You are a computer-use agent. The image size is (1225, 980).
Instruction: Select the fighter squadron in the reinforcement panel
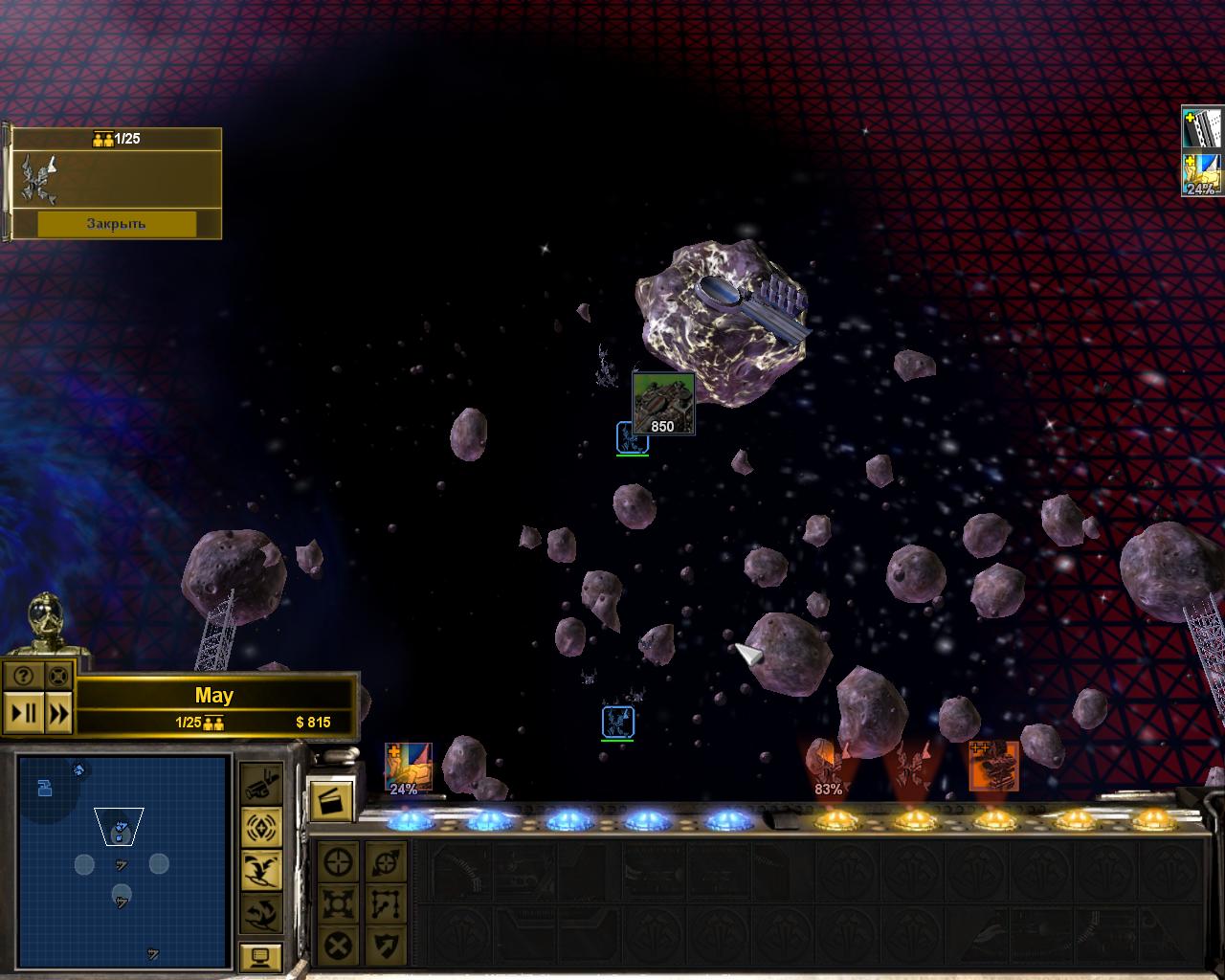(38, 179)
